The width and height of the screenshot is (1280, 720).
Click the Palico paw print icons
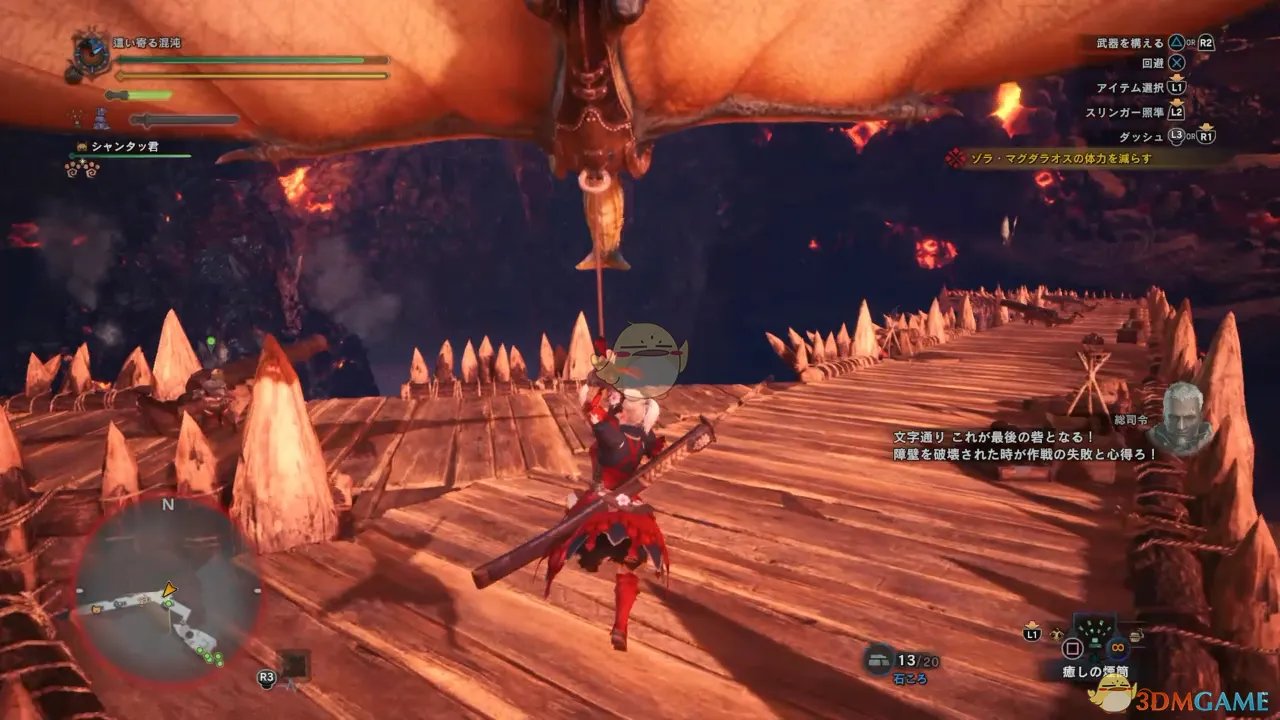click(x=81, y=169)
